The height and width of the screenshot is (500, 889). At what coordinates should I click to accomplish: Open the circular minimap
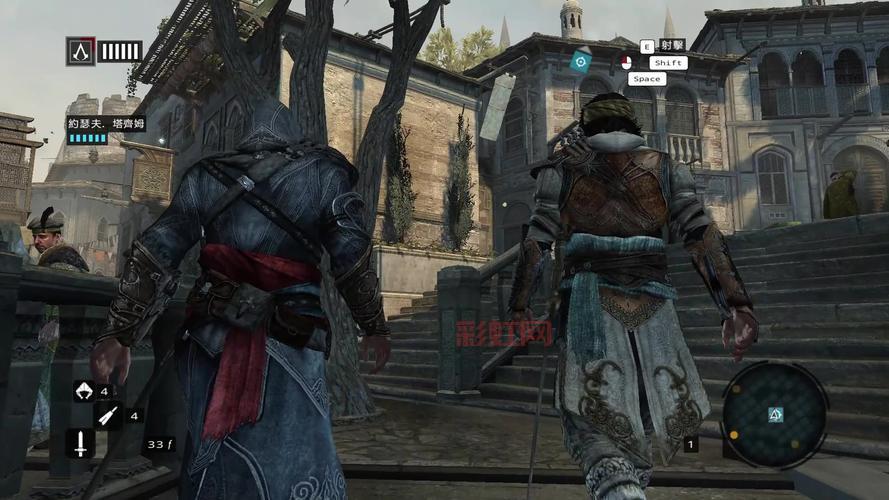point(774,413)
